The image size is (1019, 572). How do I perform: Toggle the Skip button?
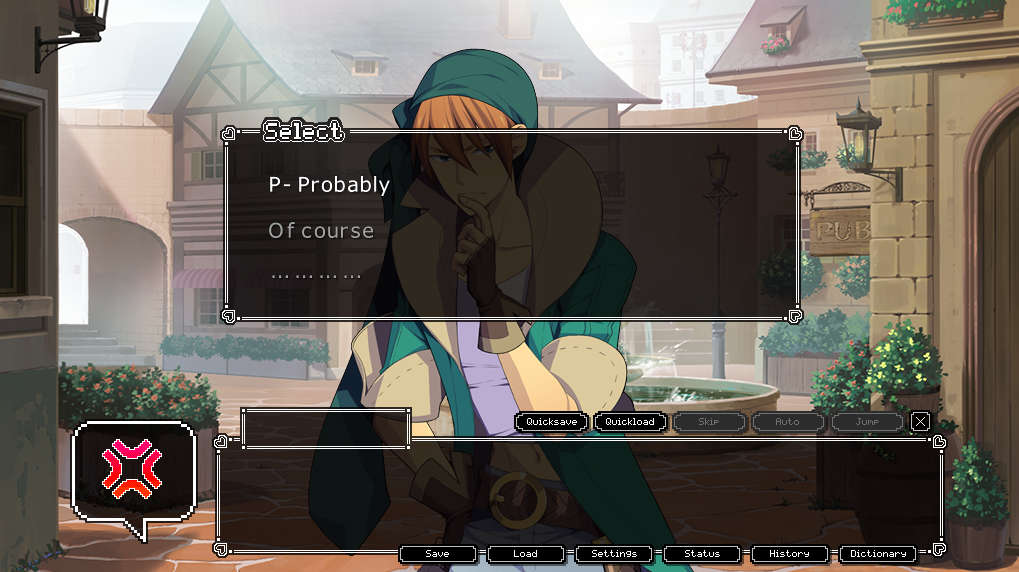click(709, 422)
